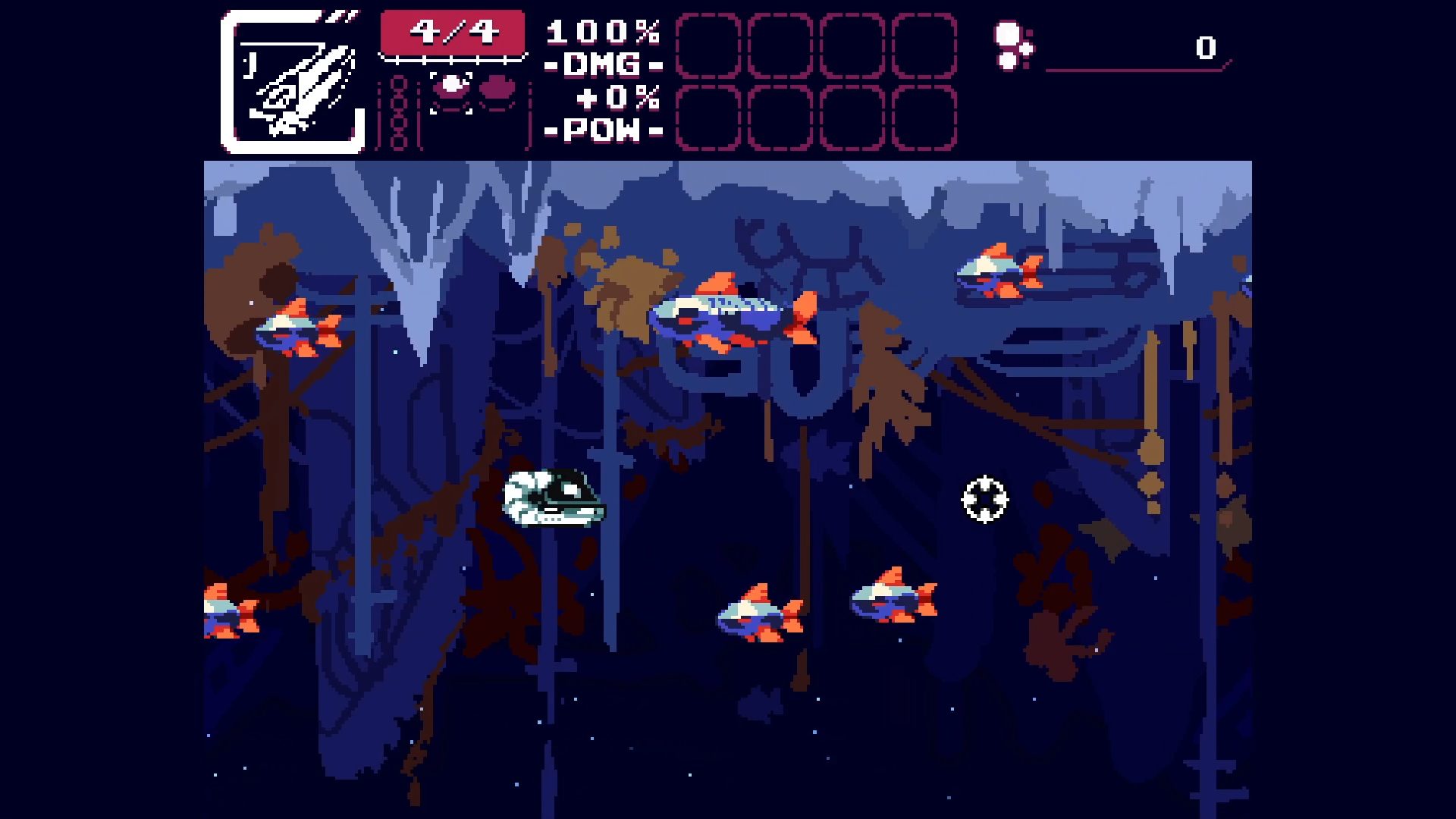Select the squid weapon portrait frame
Screen dimensions: 1456x819
(x=293, y=82)
